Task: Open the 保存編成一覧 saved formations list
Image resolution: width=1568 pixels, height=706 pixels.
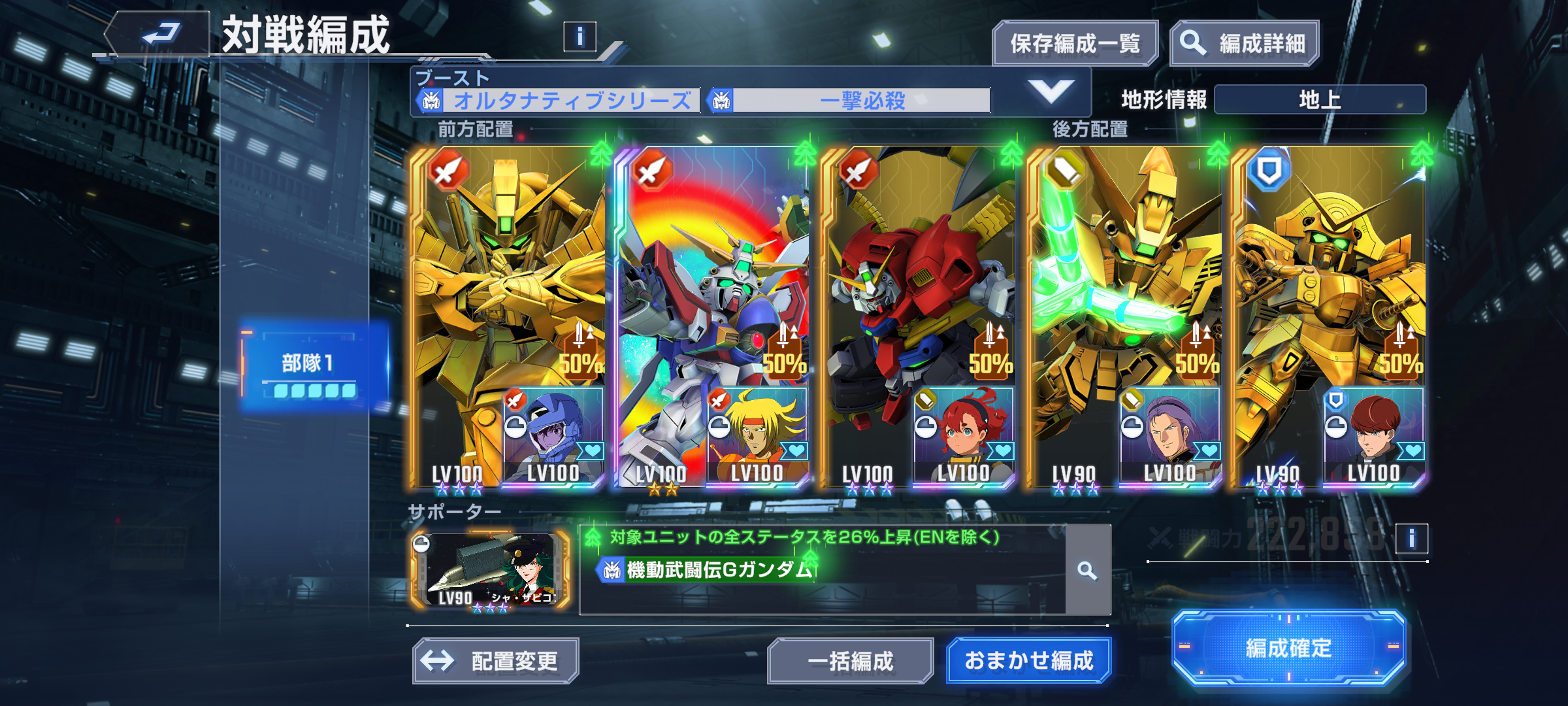Action: point(1075,44)
